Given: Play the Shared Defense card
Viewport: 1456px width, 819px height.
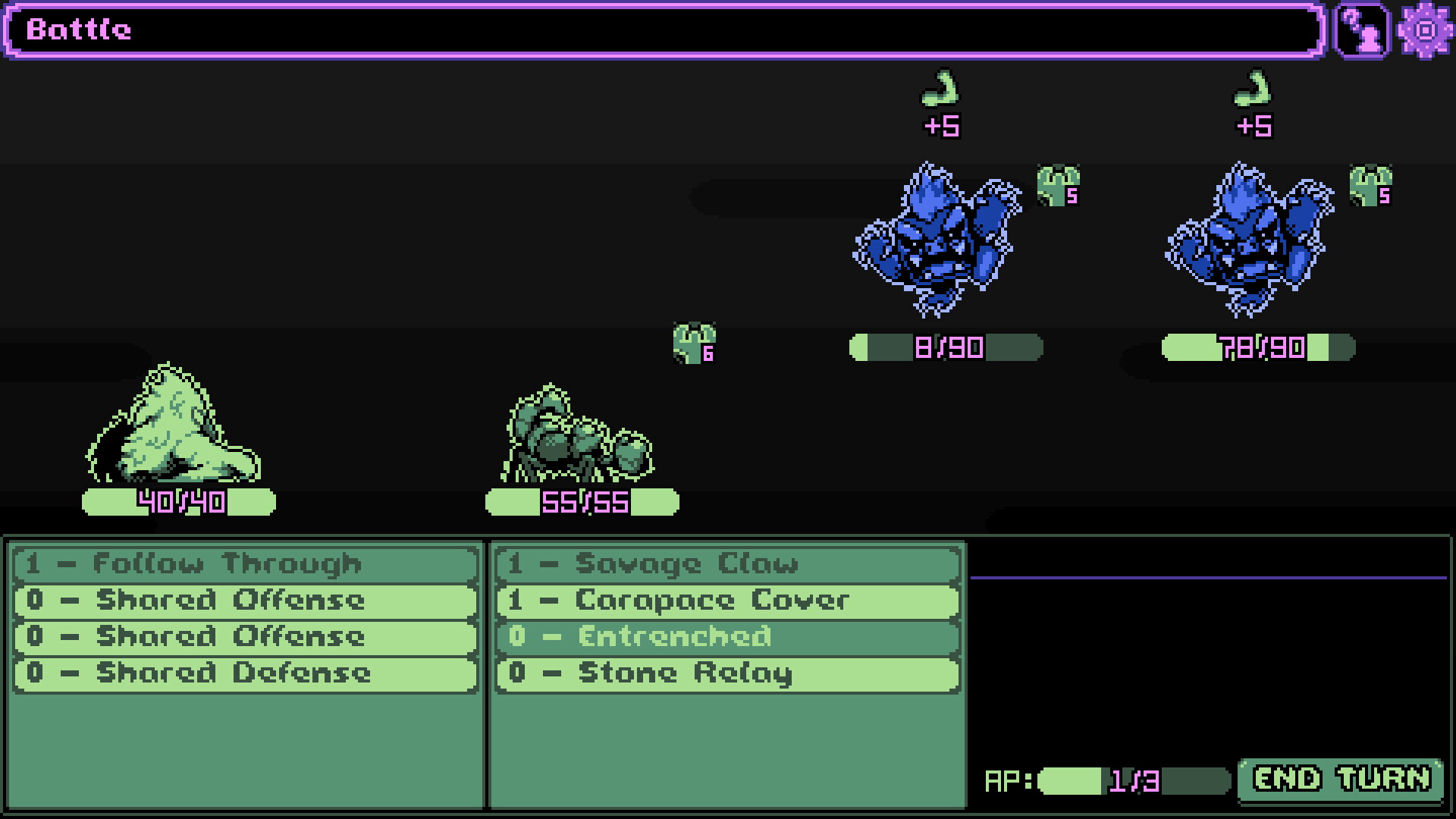Looking at the screenshot, I should click(246, 673).
